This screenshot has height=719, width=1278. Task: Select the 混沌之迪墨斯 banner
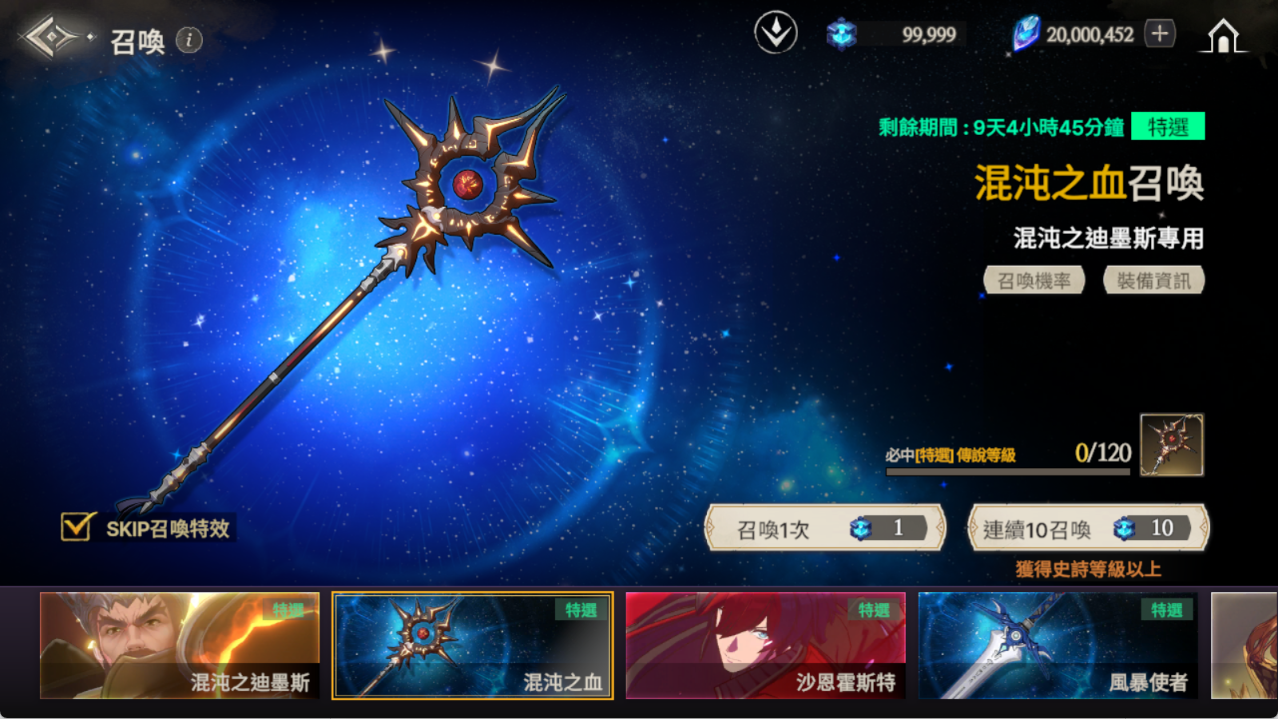coord(180,645)
